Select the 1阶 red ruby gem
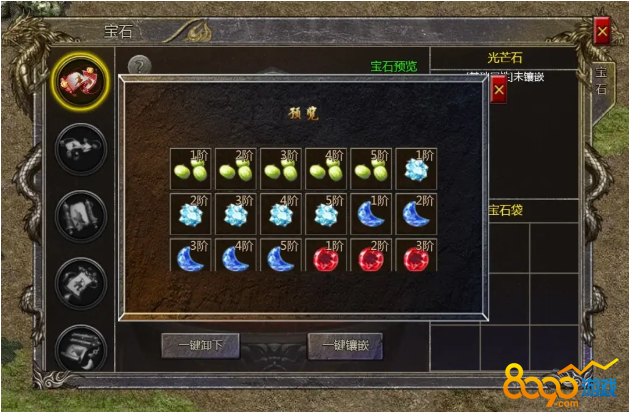Image resolution: width=629 pixels, height=412 pixels. point(326,258)
